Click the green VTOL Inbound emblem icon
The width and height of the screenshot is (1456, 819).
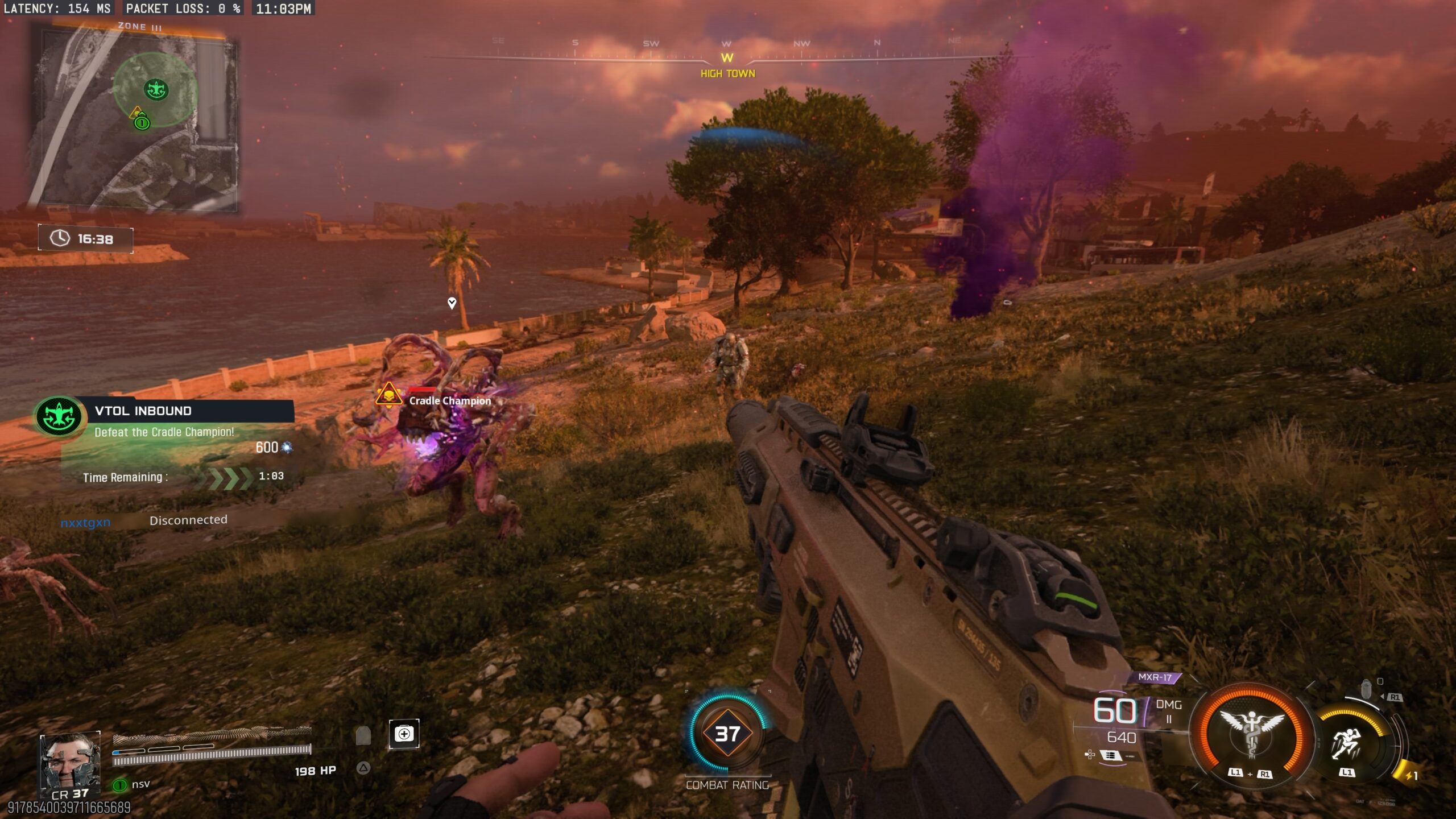tap(59, 417)
